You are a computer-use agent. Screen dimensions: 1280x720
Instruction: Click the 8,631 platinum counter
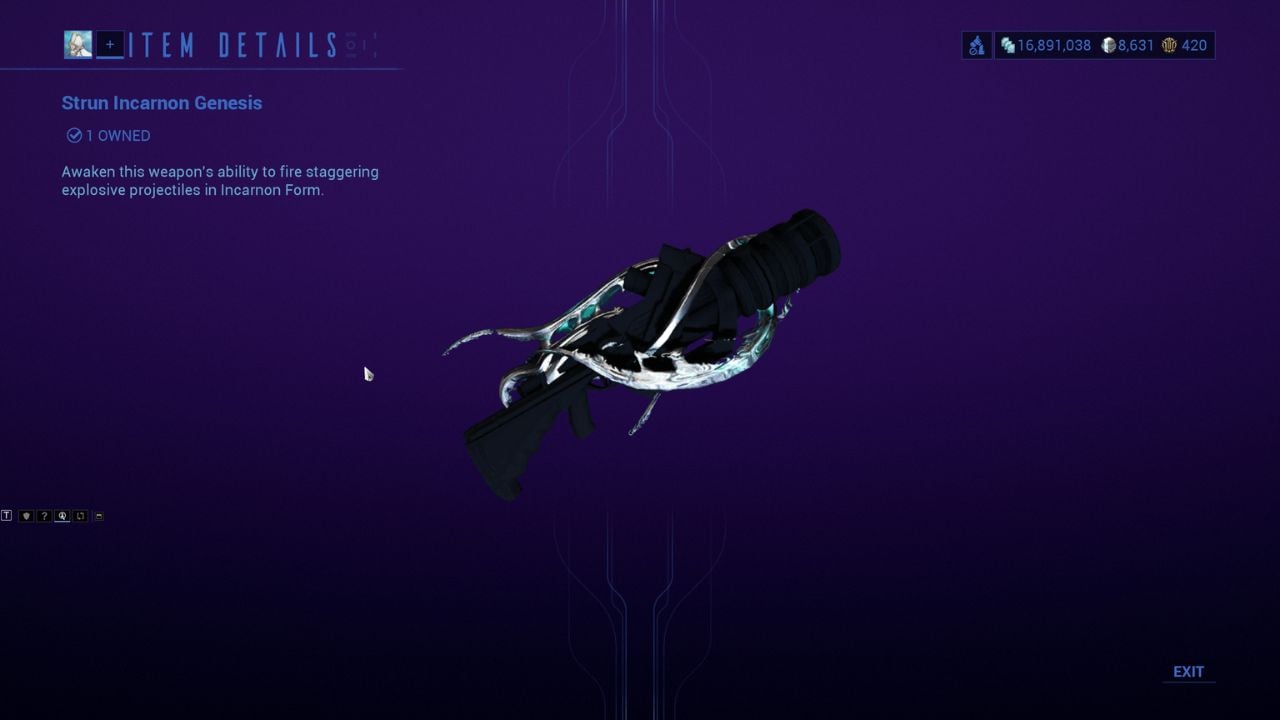tap(1137, 45)
